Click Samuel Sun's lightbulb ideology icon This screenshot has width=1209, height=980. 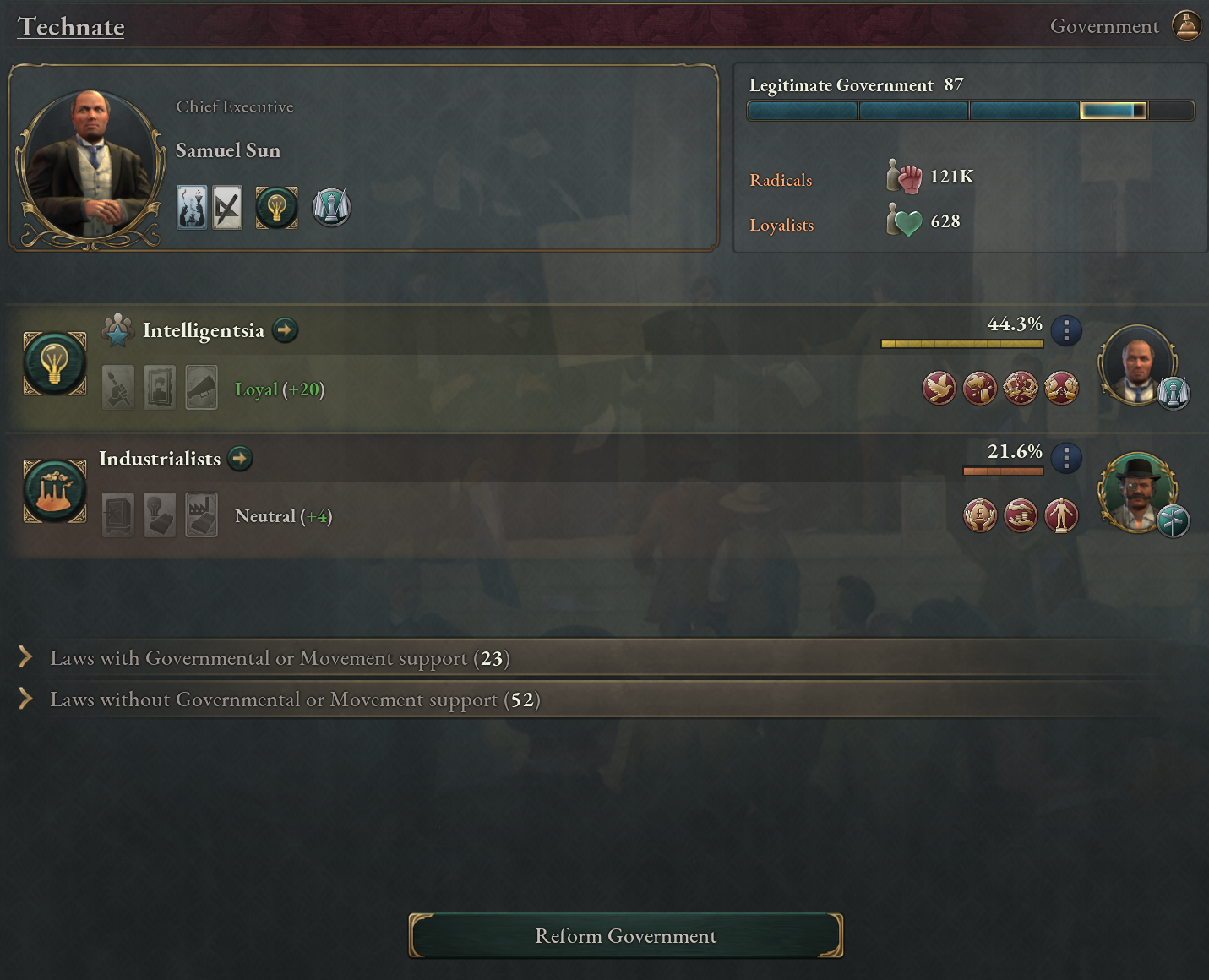[x=276, y=207]
